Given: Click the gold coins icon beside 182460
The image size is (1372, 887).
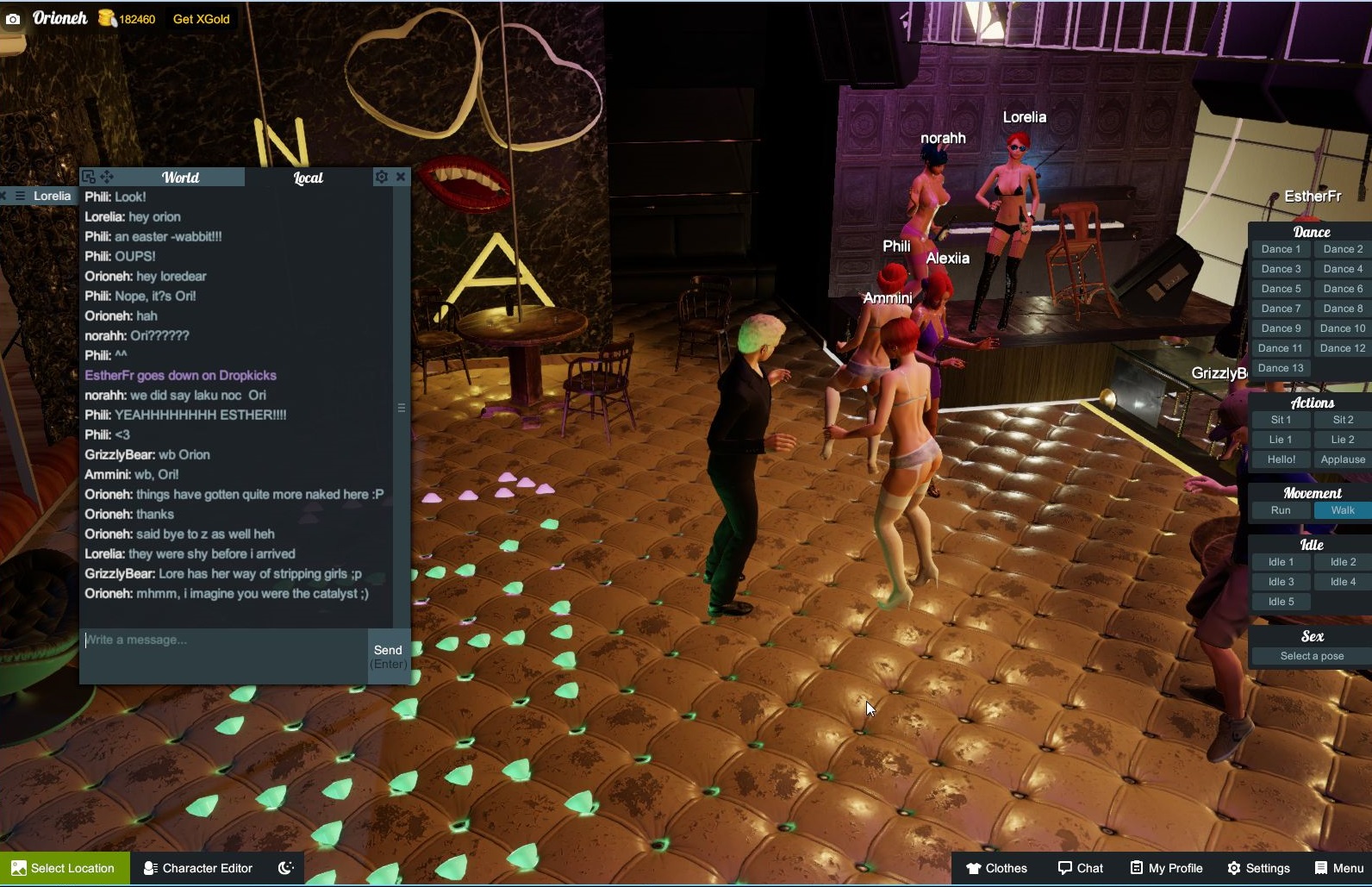Looking at the screenshot, I should click(x=105, y=17).
